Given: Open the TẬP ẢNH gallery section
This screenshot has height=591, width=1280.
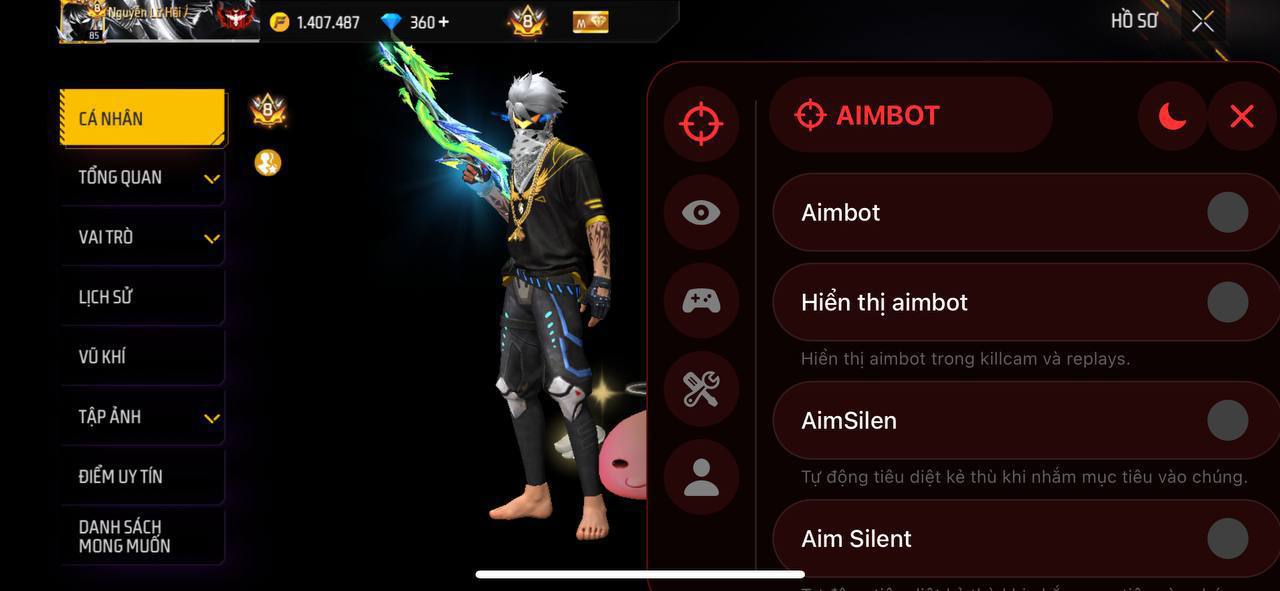Looking at the screenshot, I should [141, 417].
